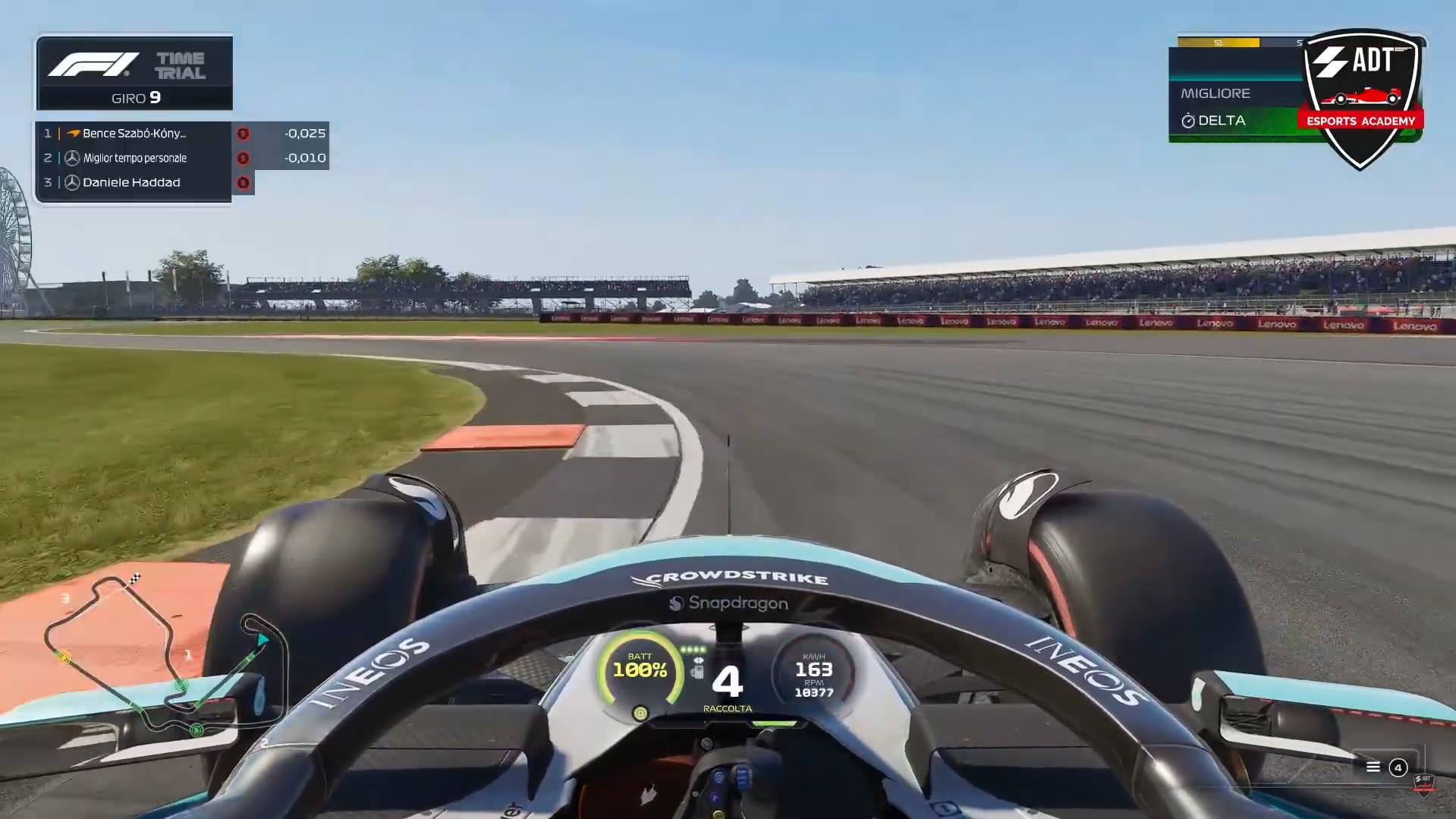Screen dimensions: 1456x819
Task: Click the ADT Esports Academy shield logo
Action: pyautogui.click(x=1364, y=91)
